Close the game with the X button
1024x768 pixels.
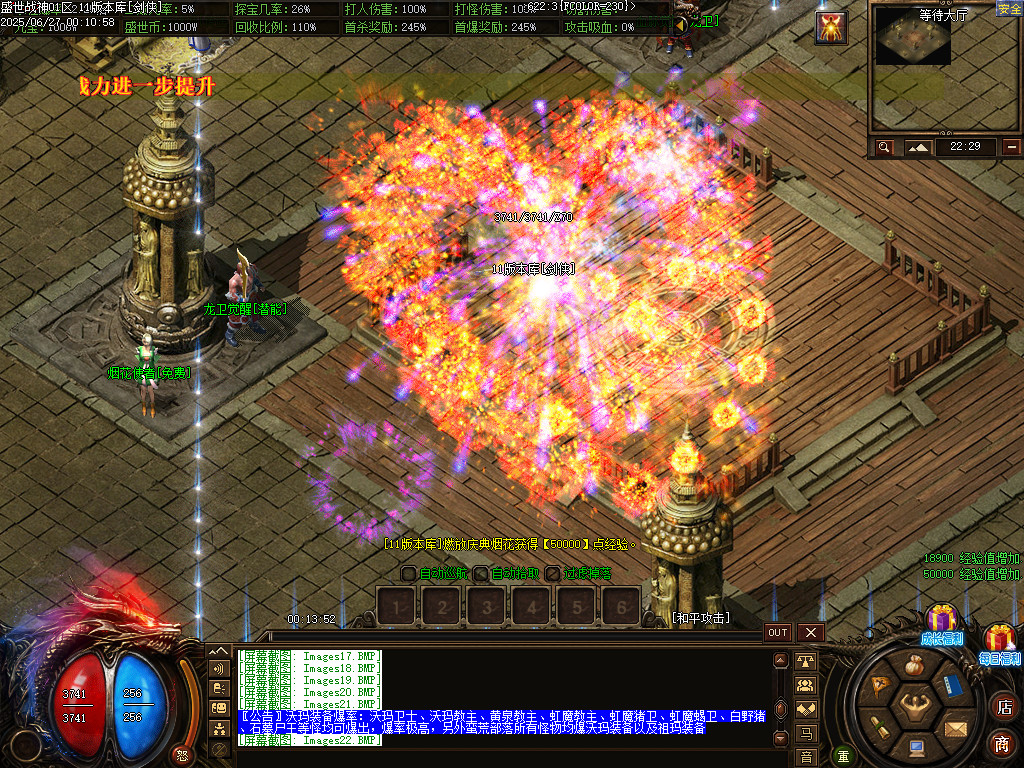pyautogui.click(x=810, y=632)
